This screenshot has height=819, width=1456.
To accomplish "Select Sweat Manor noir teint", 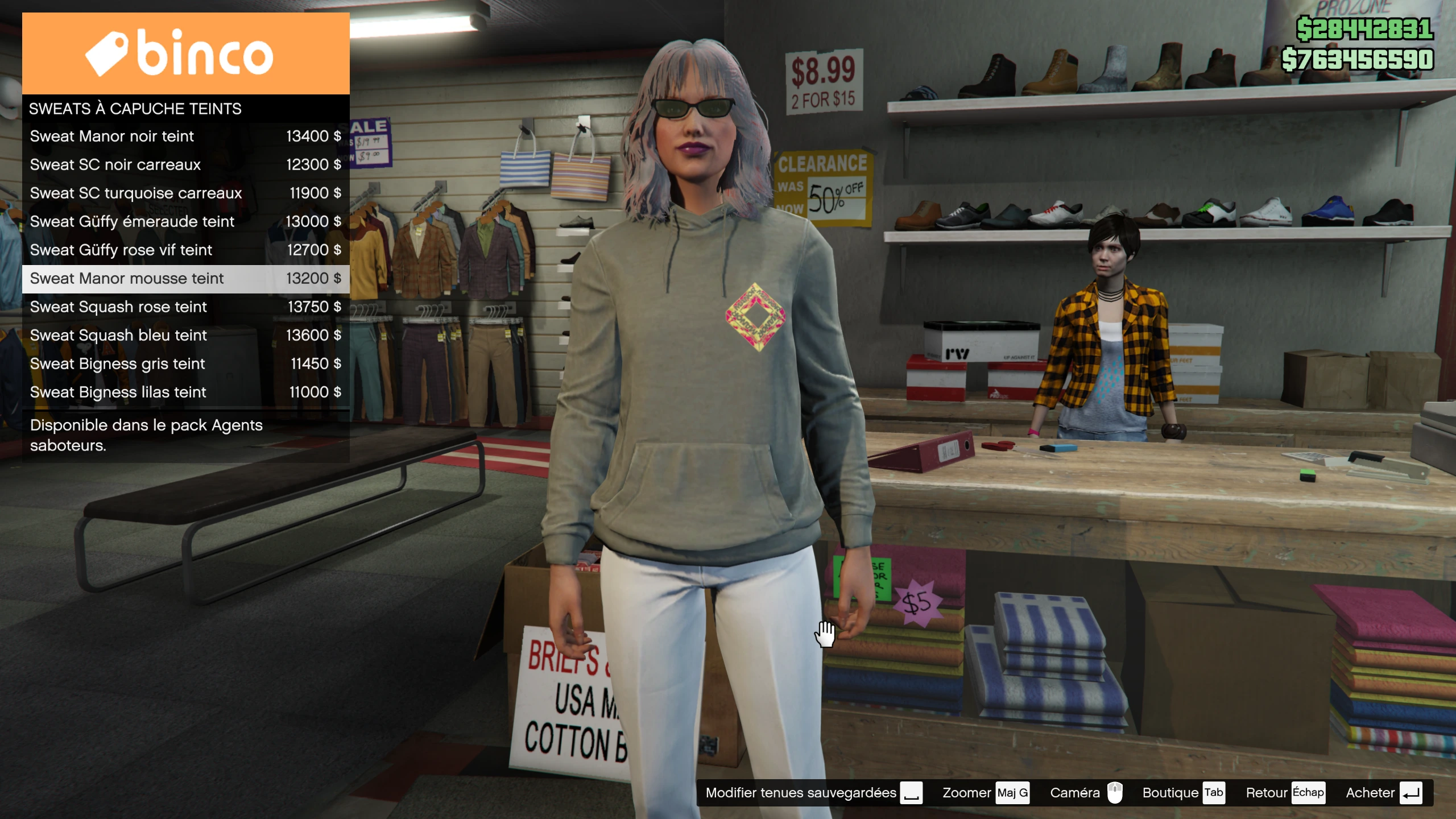I will pos(185,136).
